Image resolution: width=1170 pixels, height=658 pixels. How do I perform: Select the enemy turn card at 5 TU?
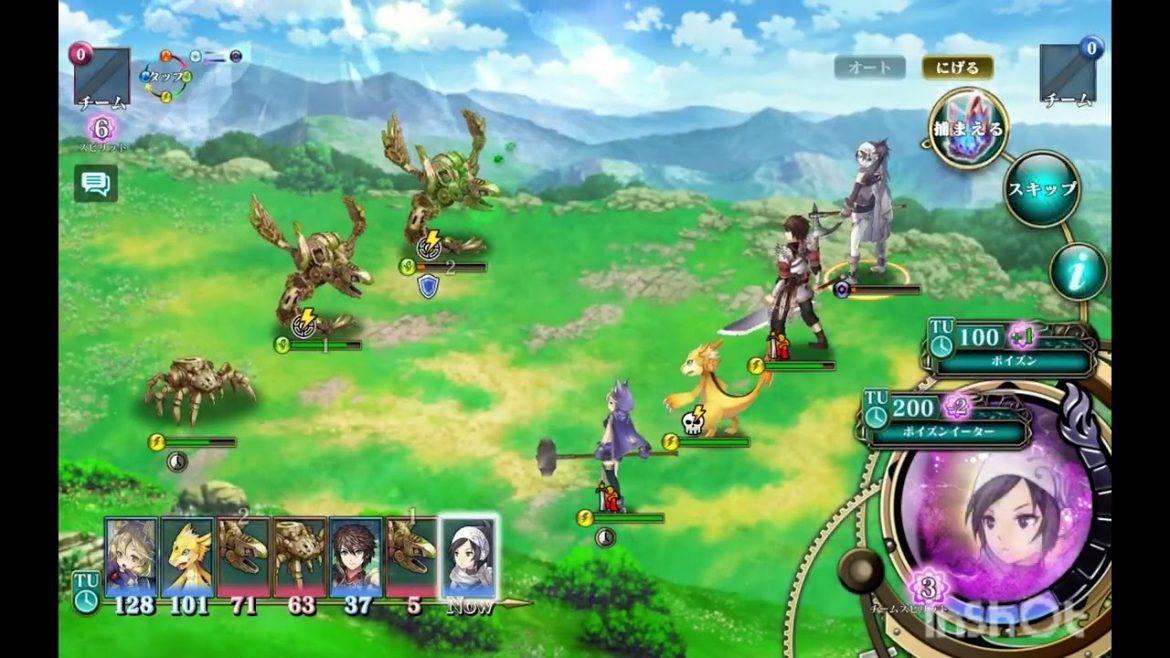[x=412, y=556]
